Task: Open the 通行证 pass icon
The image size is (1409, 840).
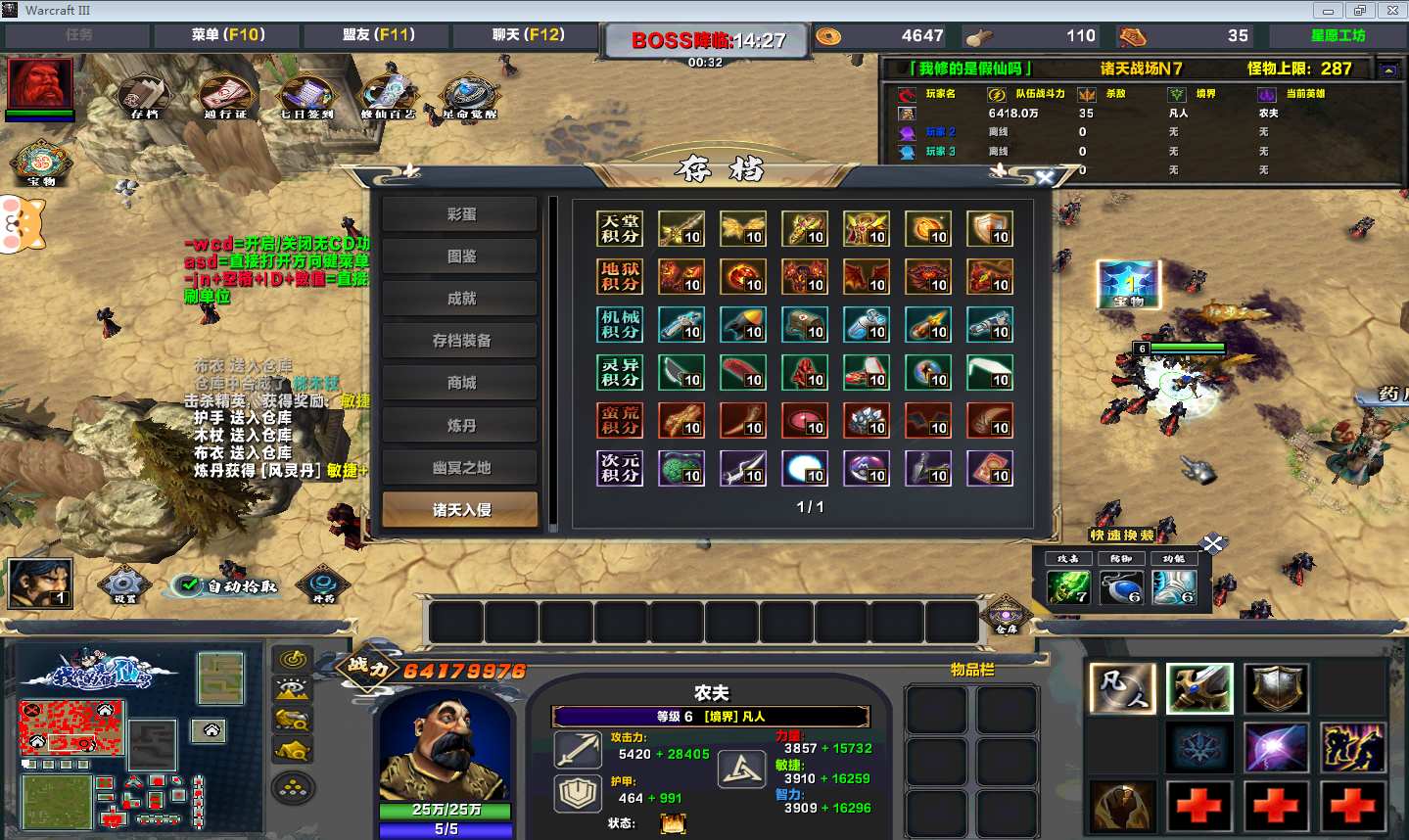Action: click(225, 96)
